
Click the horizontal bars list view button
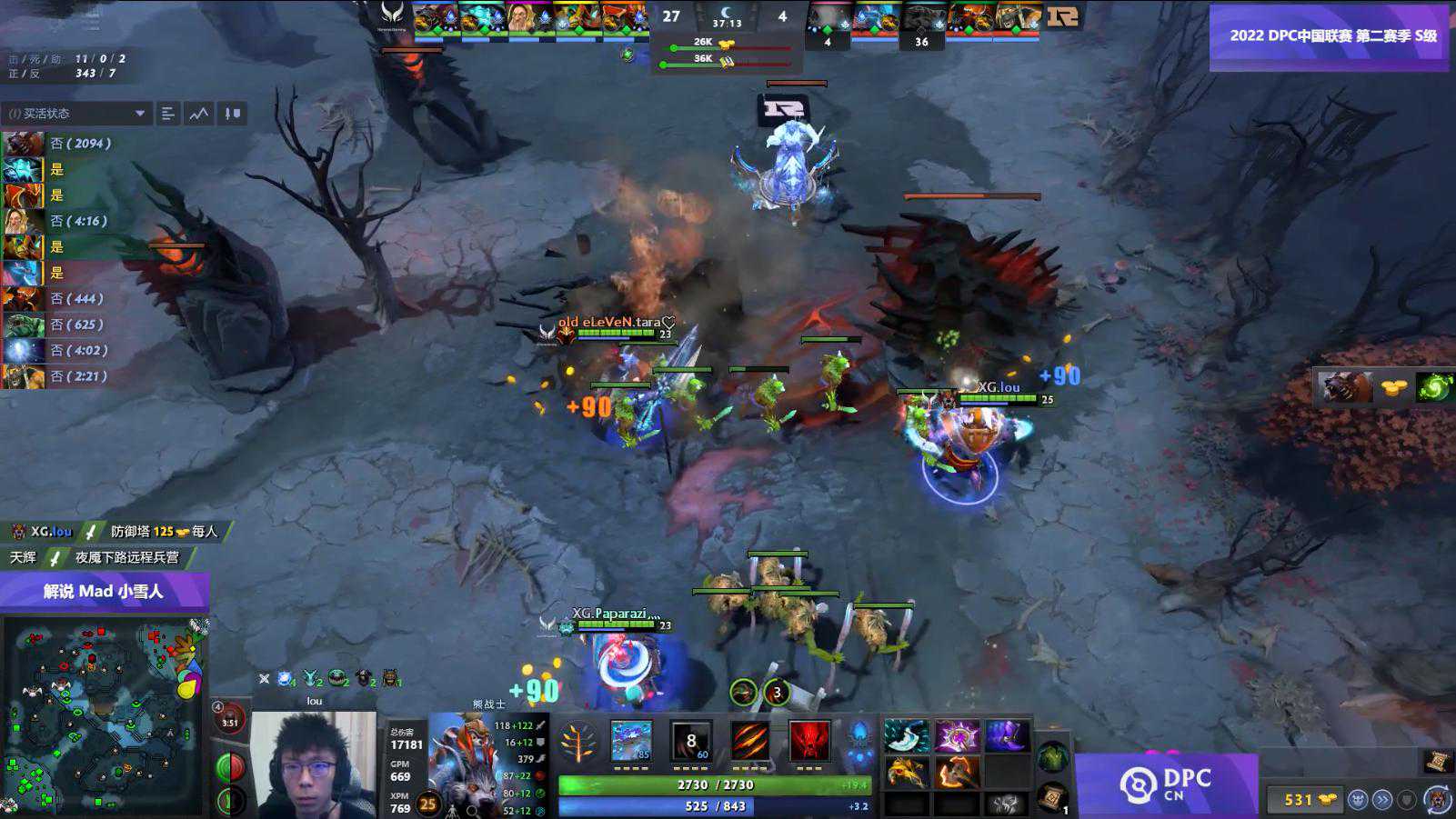coord(168,114)
